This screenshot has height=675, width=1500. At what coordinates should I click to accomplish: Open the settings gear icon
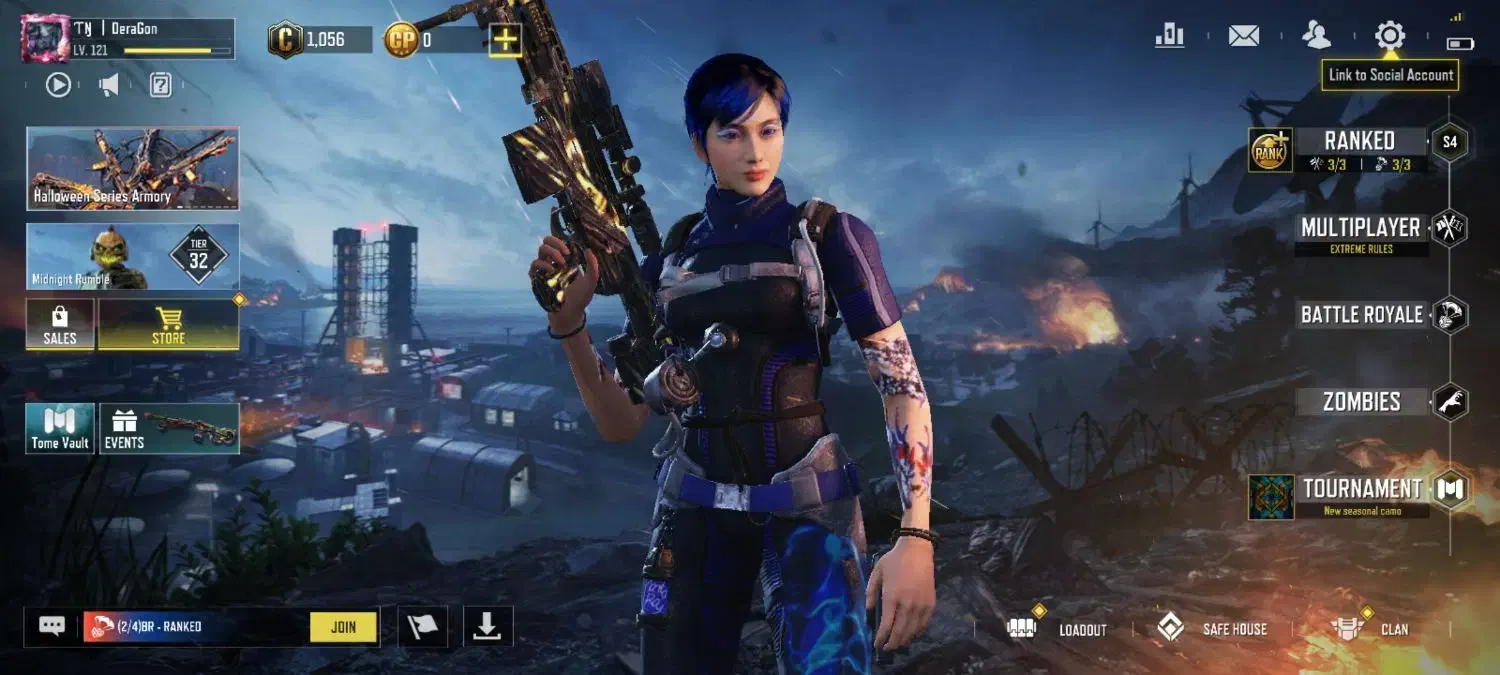tap(1389, 36)
